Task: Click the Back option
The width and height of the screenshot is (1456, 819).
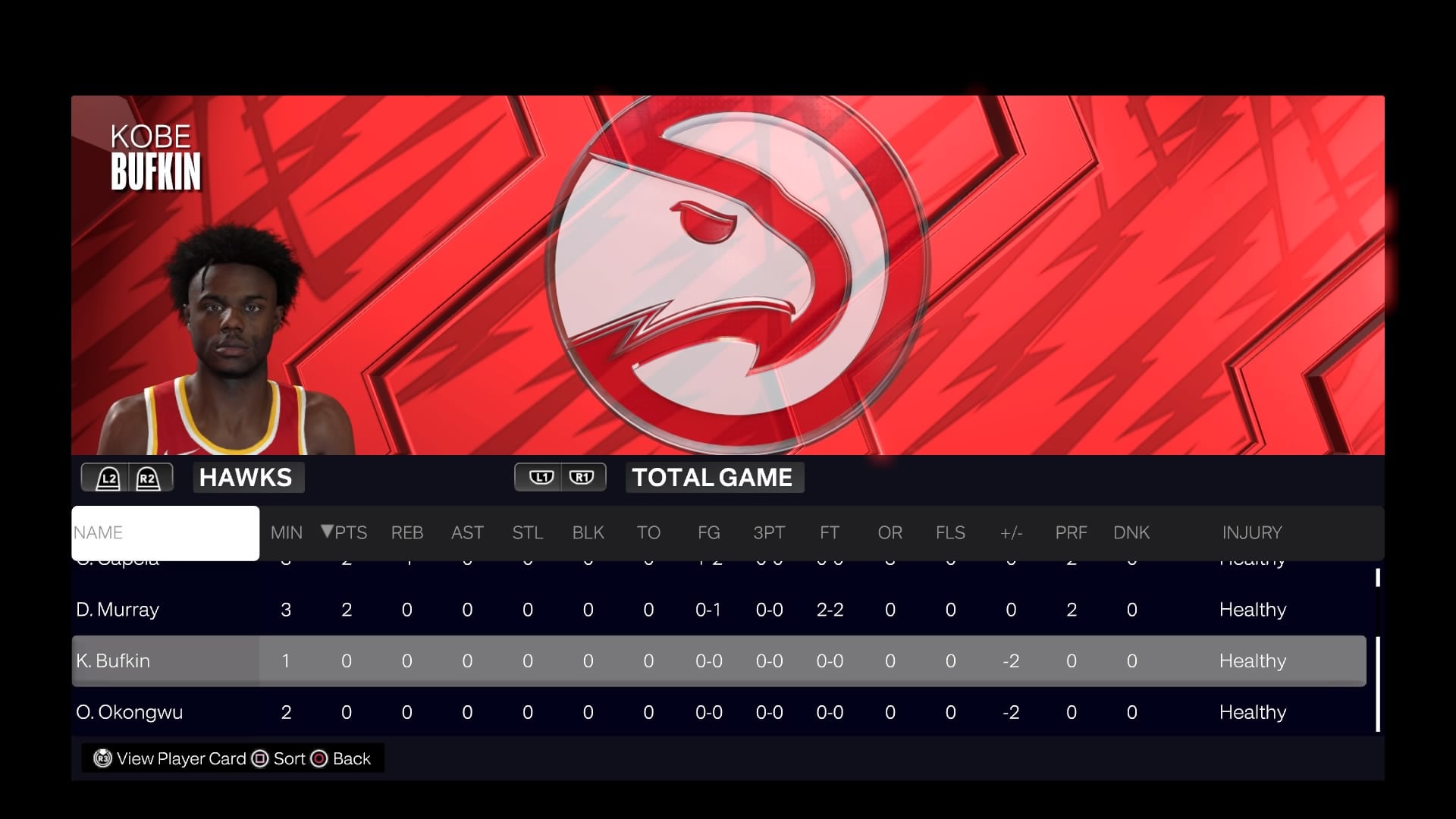Action: pyautogui.click(x=342, y=759)
